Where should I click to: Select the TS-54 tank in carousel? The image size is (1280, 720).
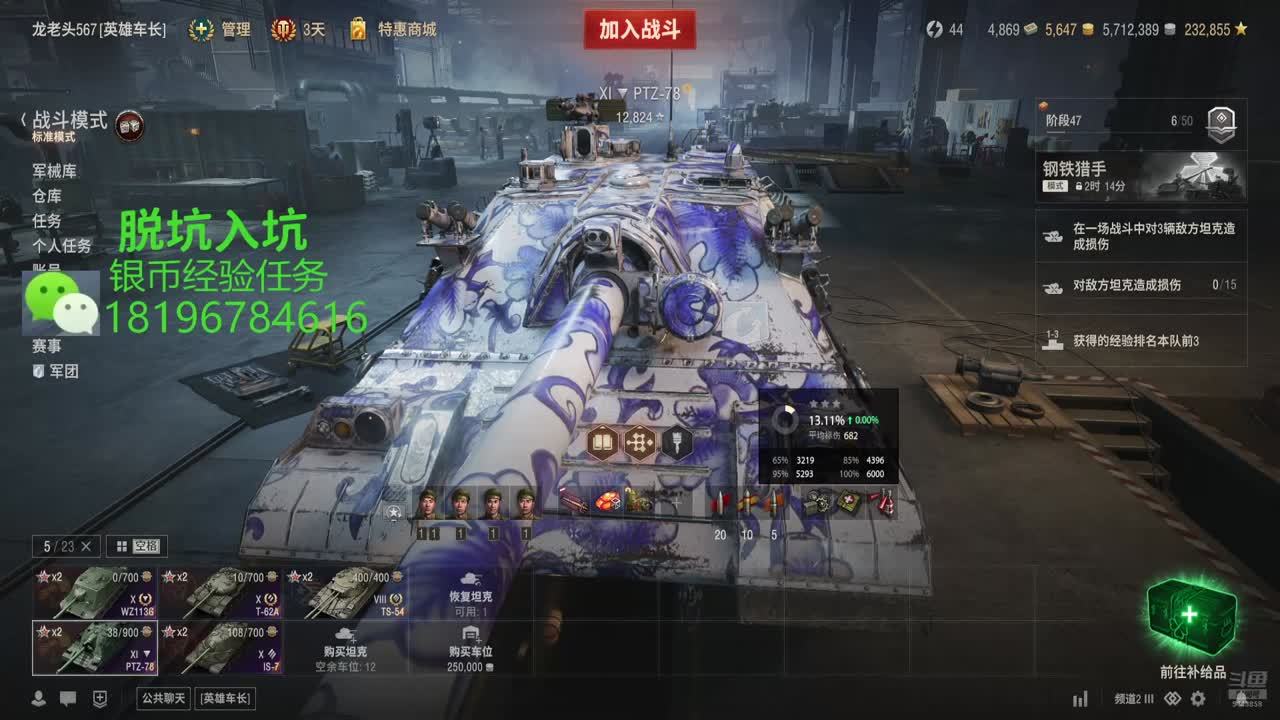click(x=346, y=593)
